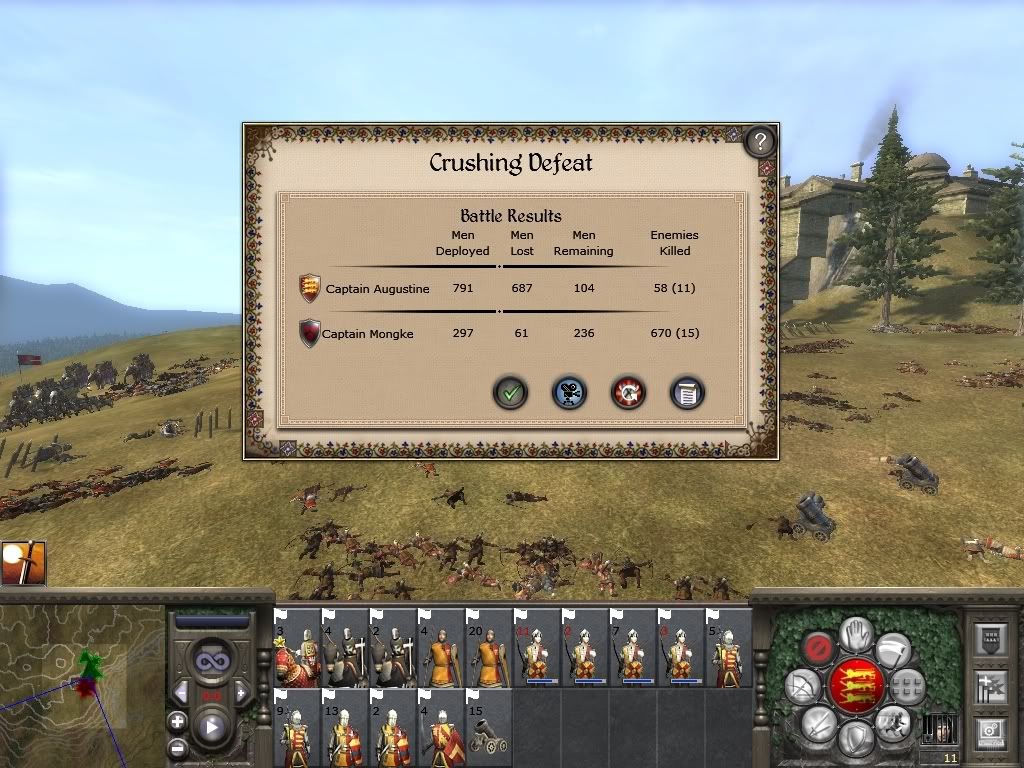Image resolution: width=1024 pixels, height=768 pixels.
Task: Toggle the shield guard mode icon
Action: coord(856,740)
